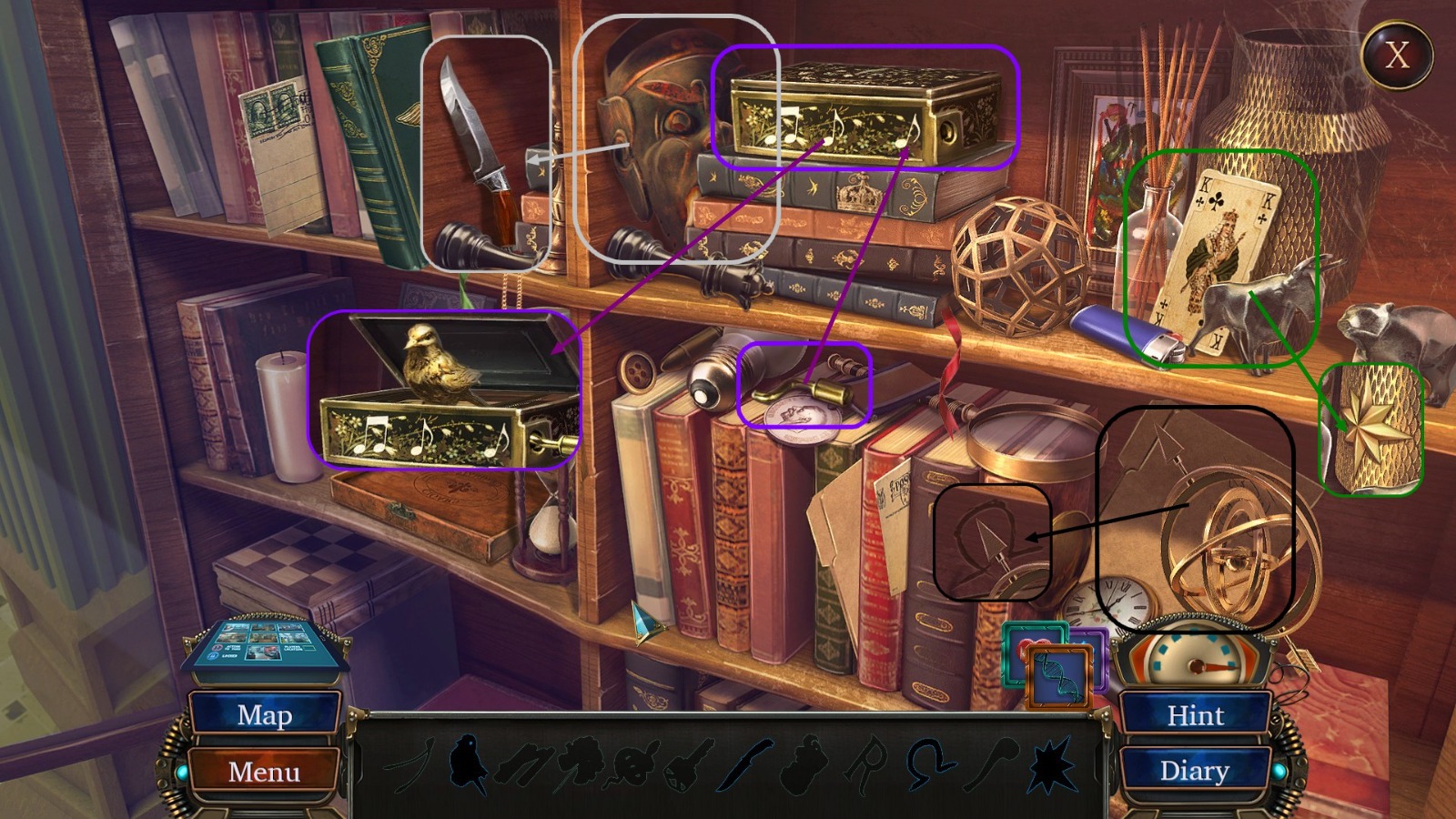1456x819 pixels.
Task: Select the starburst silhouette at the bar's end
Action: click(1051, 764)
